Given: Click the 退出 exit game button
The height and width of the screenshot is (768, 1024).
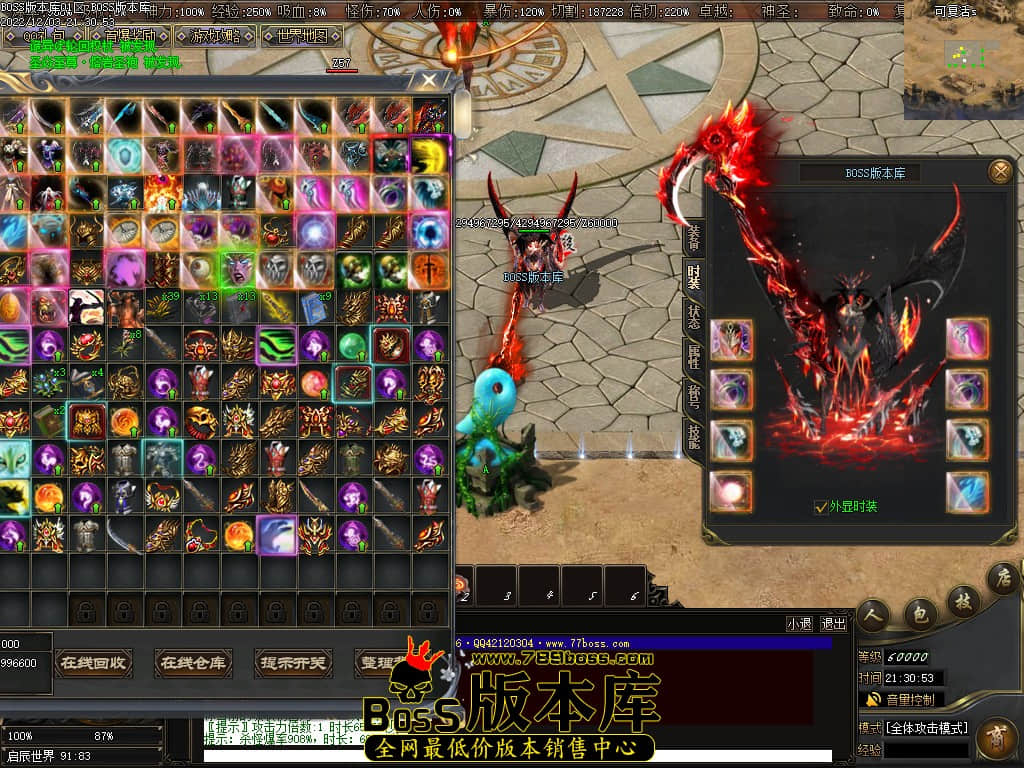Looking at the screenshot, I should [x=833, y=623].
